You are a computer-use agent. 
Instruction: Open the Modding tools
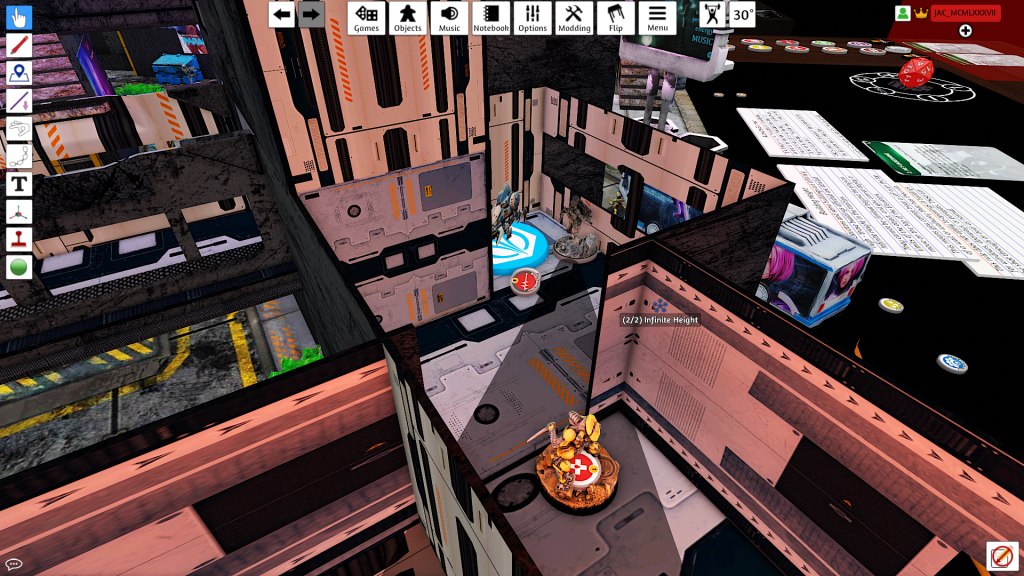pos(574,17)
